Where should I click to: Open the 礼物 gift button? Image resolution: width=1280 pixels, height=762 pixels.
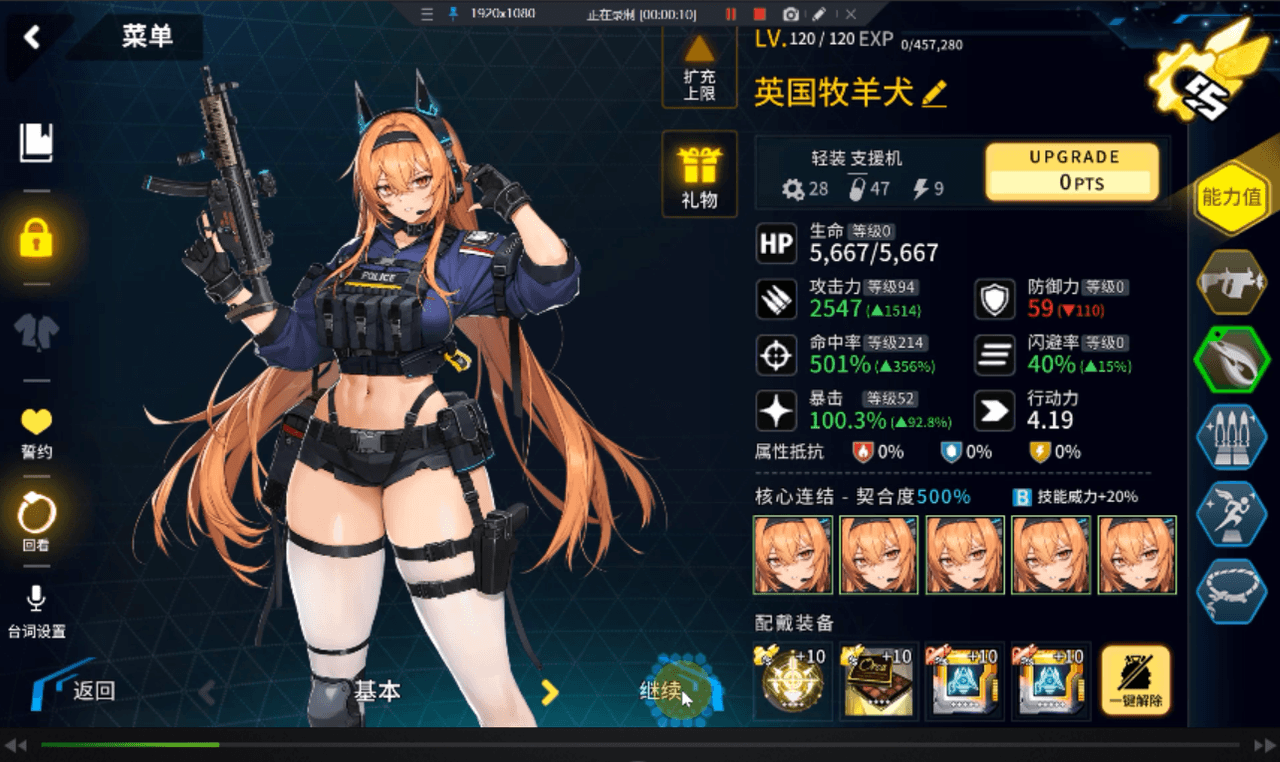[x=699, y=175]
